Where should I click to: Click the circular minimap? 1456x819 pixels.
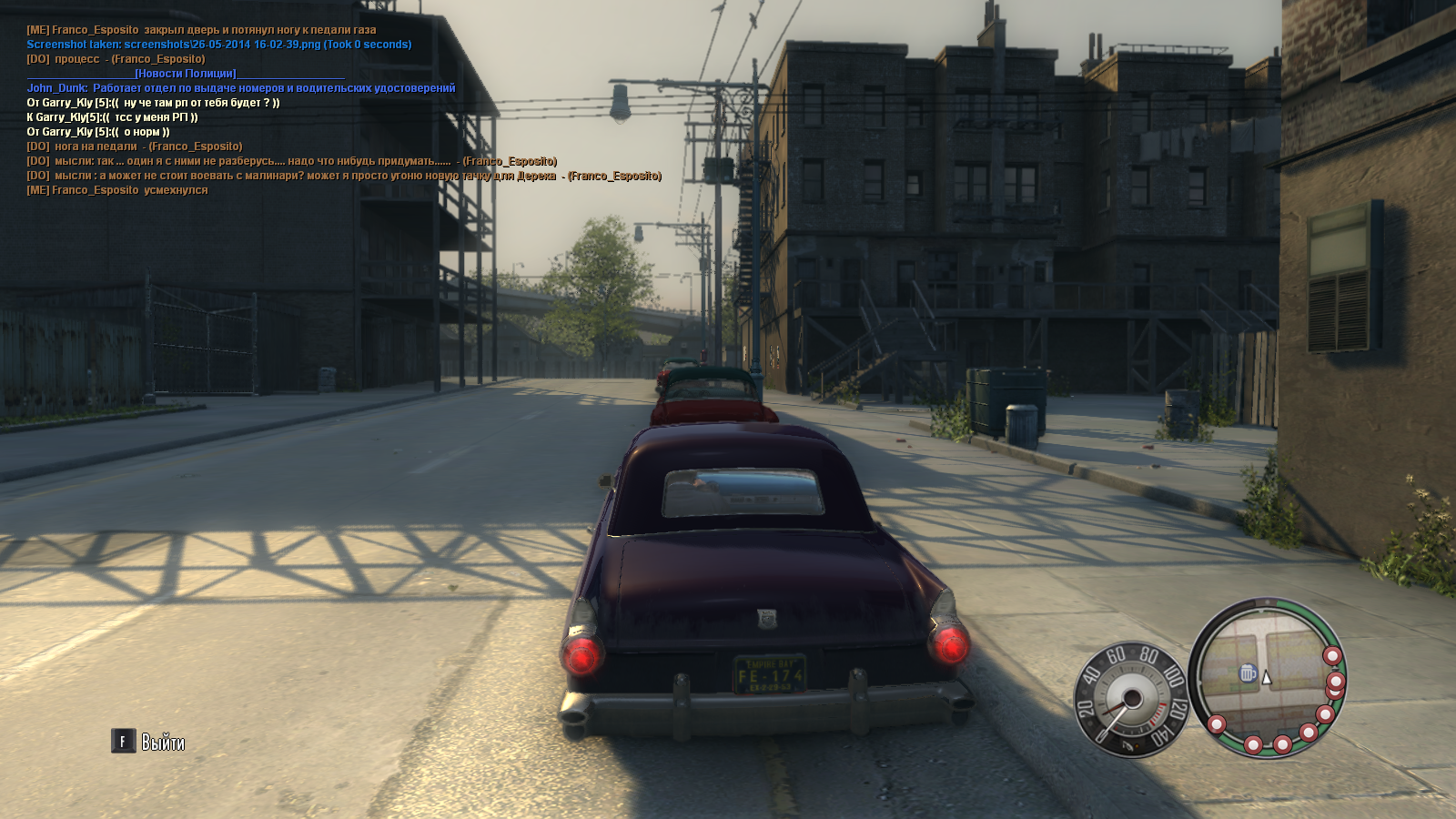tap(1267, 677)
